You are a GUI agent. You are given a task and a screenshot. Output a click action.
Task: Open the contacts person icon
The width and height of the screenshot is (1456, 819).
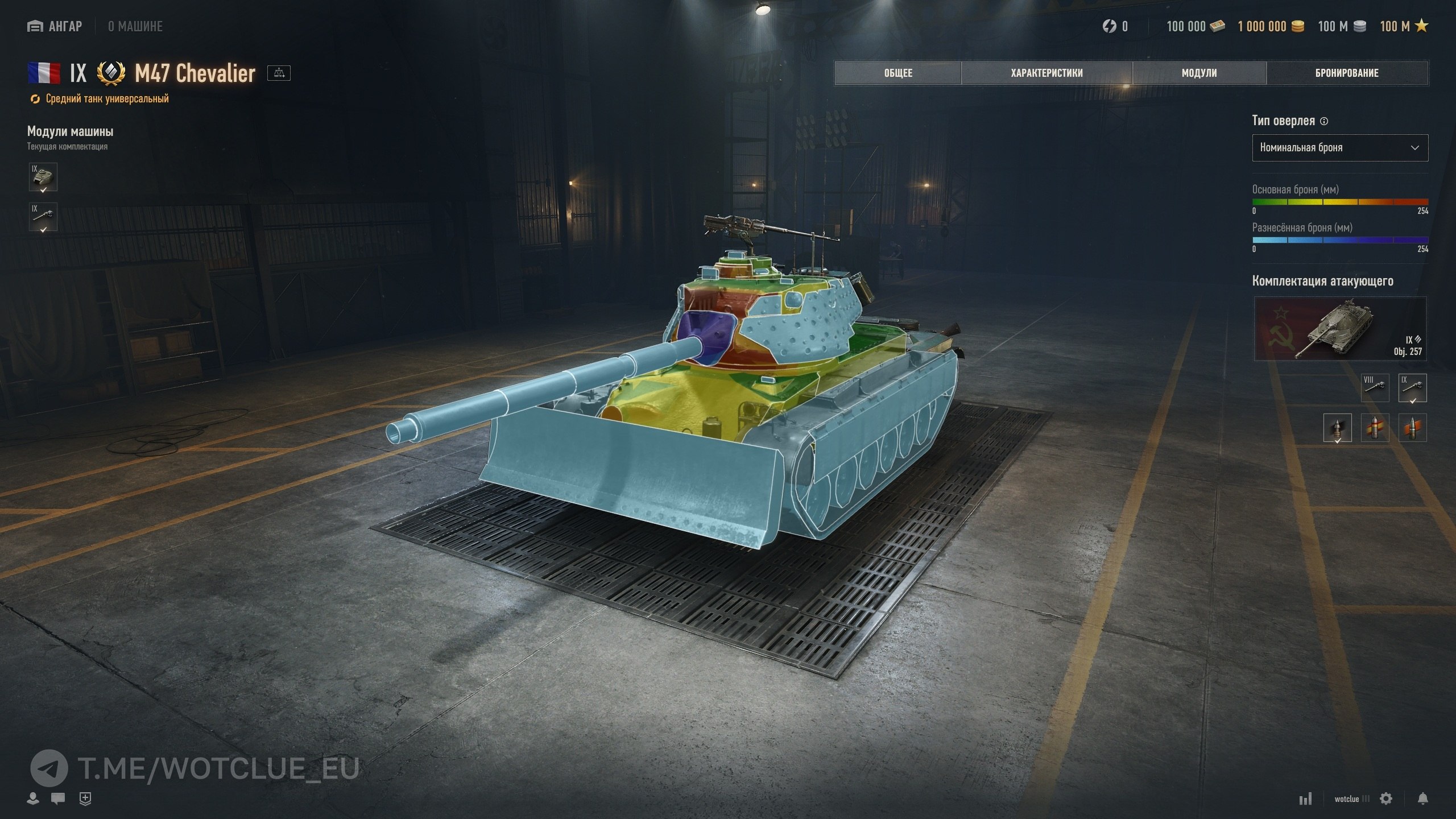coord(33,799)
